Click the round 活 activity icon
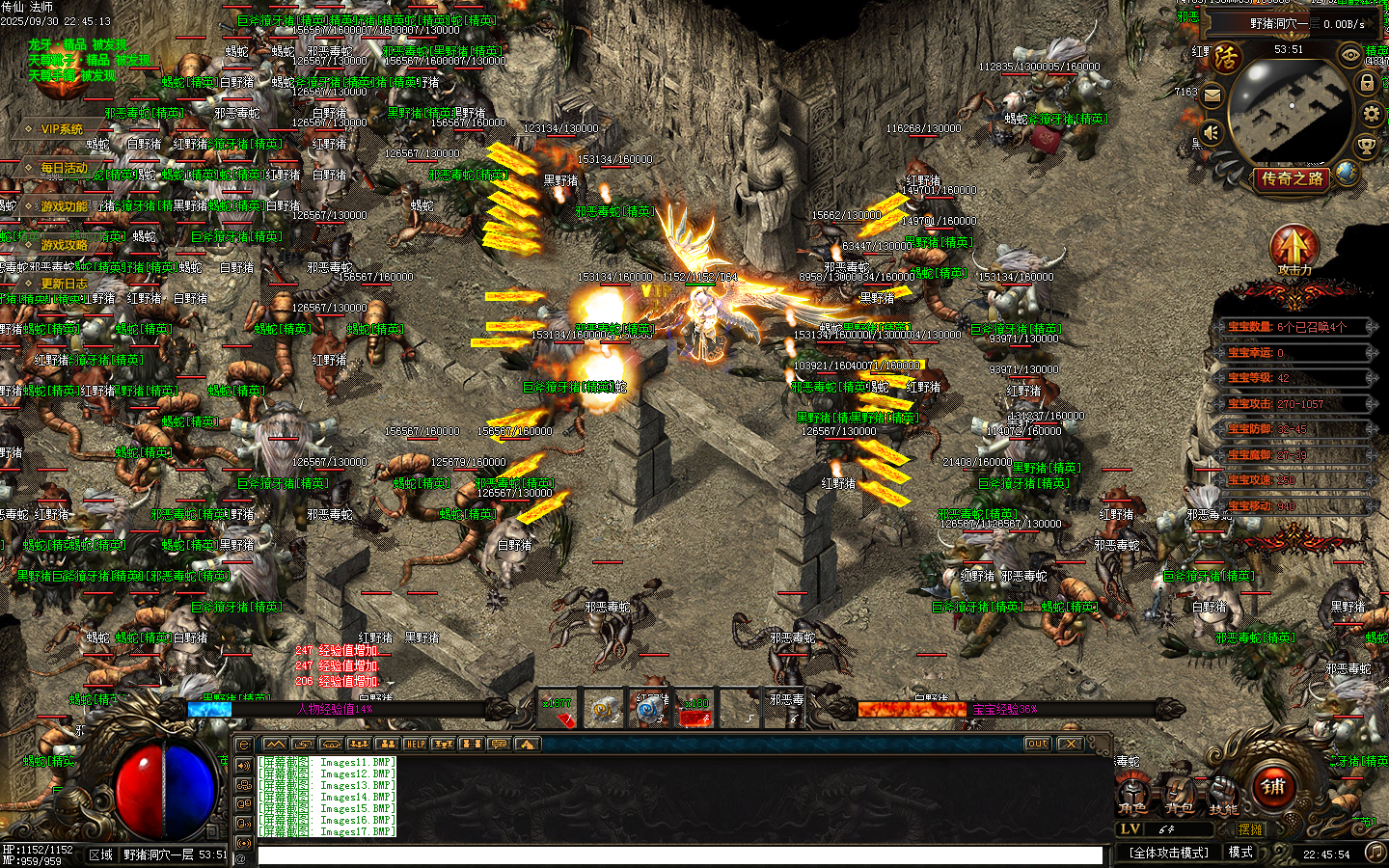Image resolution: width=1389 pixels, height=868 pixels. point(1225,58)
